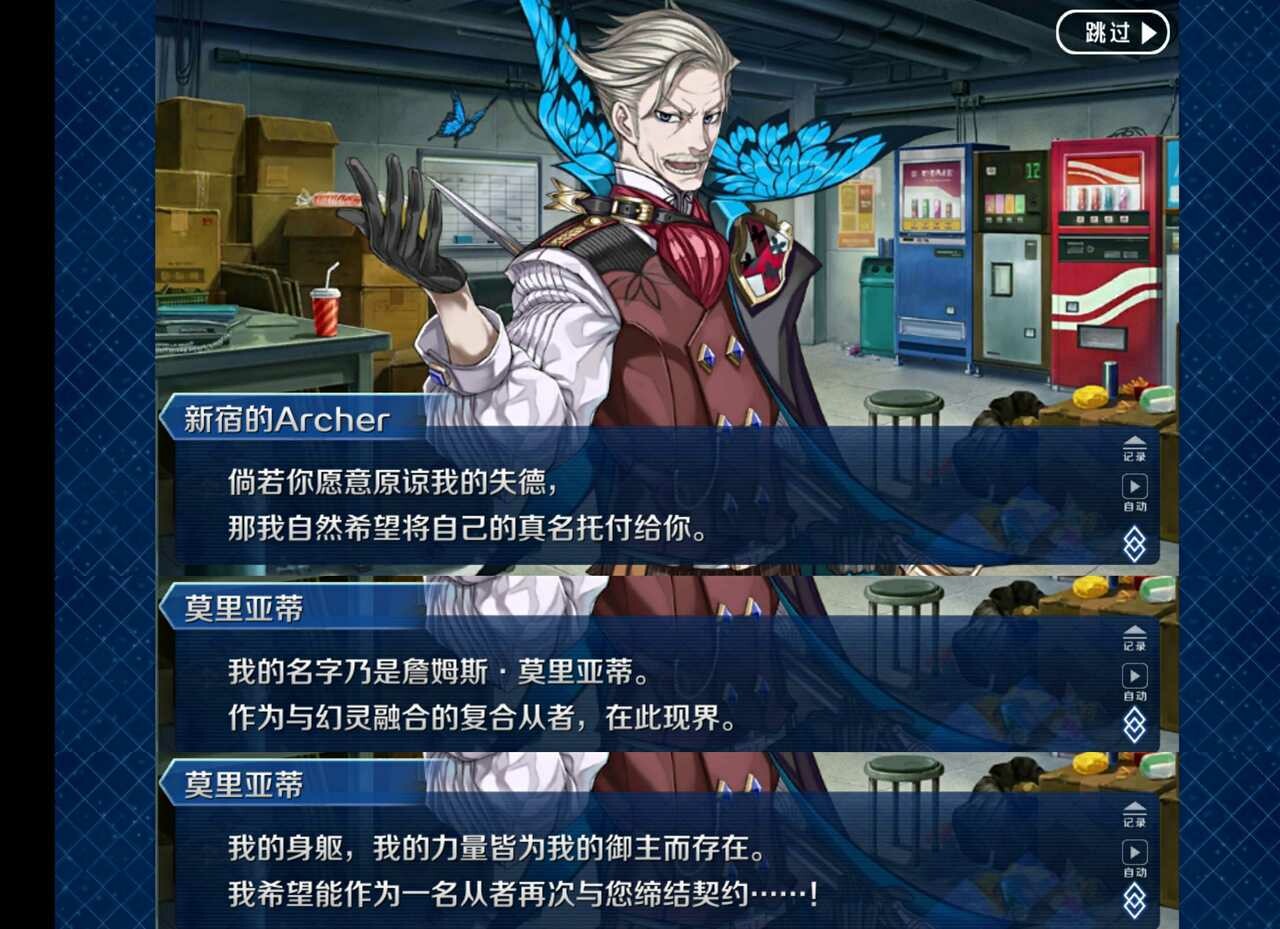Click the diamond icon beside the 复合从者 line
This screenshot has width=1280, height=929.
pyautogui.click(x=1134, y=724)
